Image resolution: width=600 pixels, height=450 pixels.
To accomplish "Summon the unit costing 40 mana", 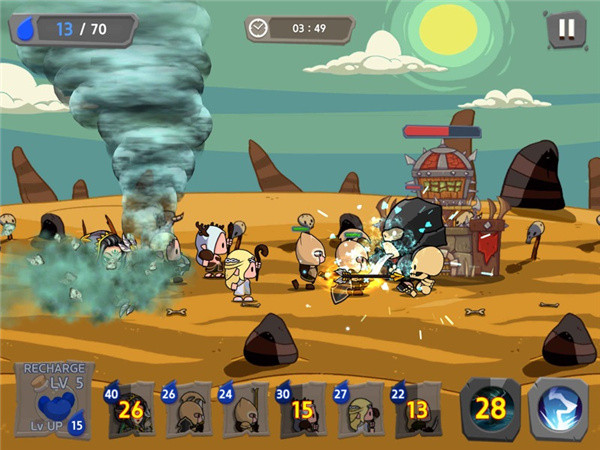I will 130,409.
